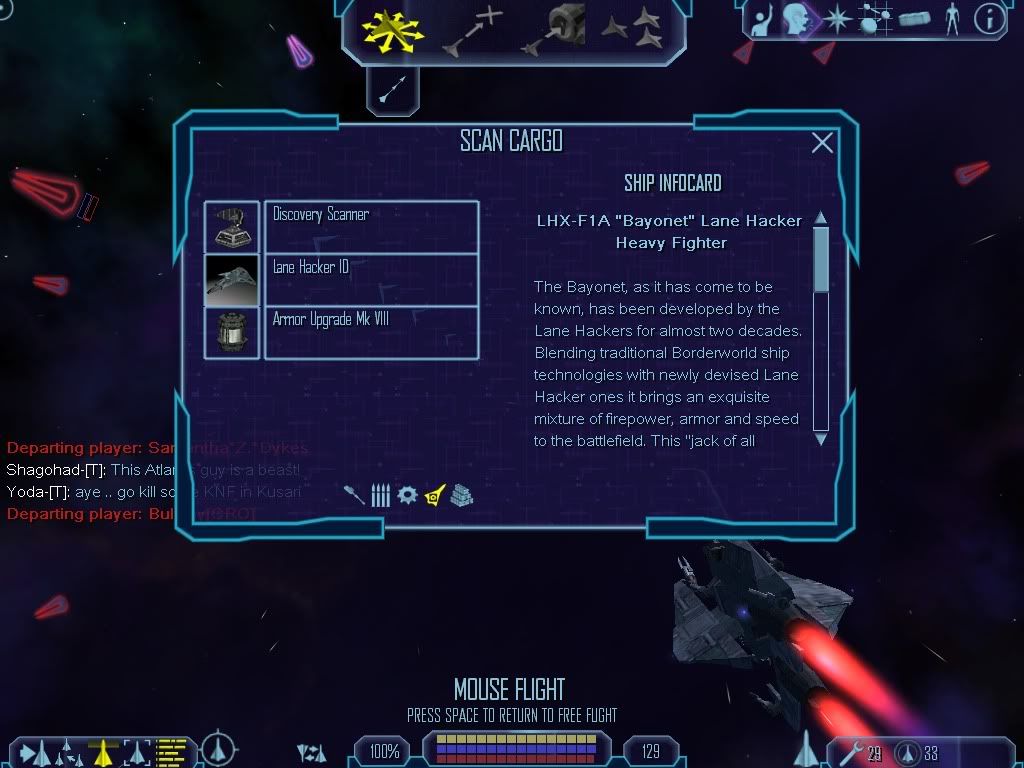Choose the go-to maneuver icon
Viewport: 1024px width, 768px height.
(474, 31)
